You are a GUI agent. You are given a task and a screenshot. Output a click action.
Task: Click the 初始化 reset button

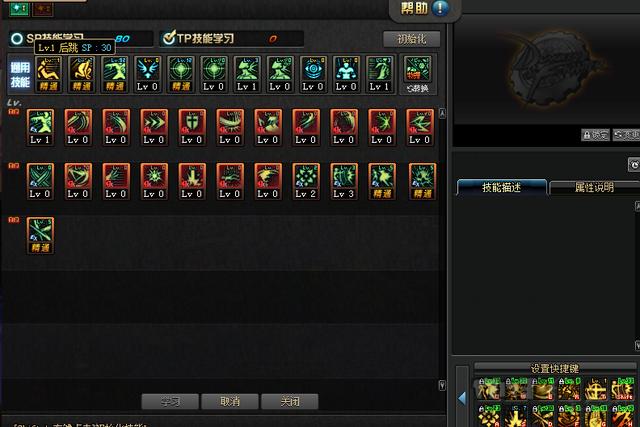click(x=411, y=40)
